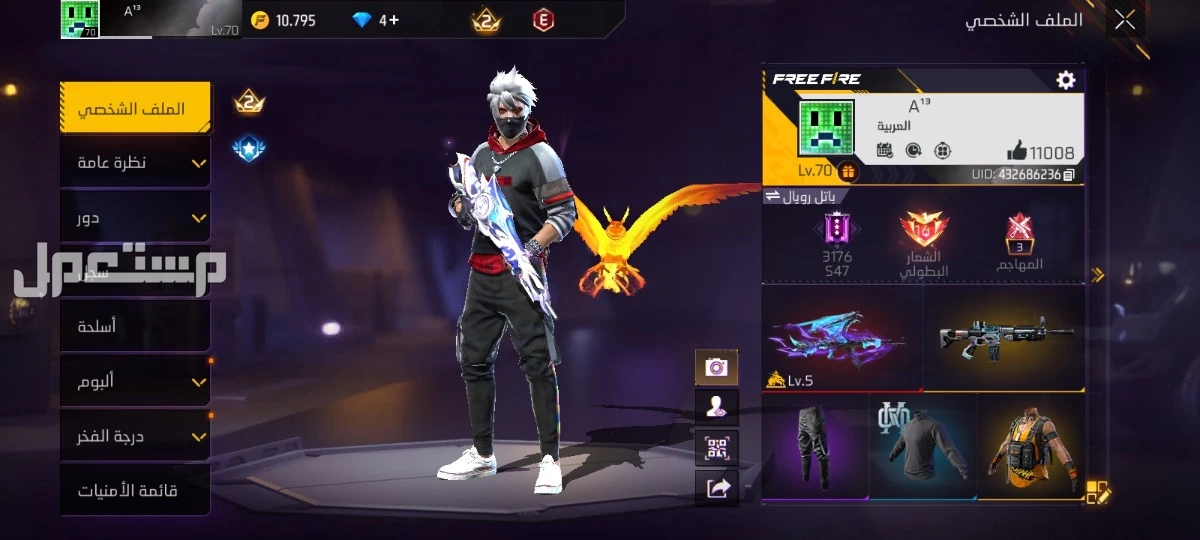The height and width of the screenshot is (540, 1200).
Task: Open the gift icon below the avatar
Action: 847,172
